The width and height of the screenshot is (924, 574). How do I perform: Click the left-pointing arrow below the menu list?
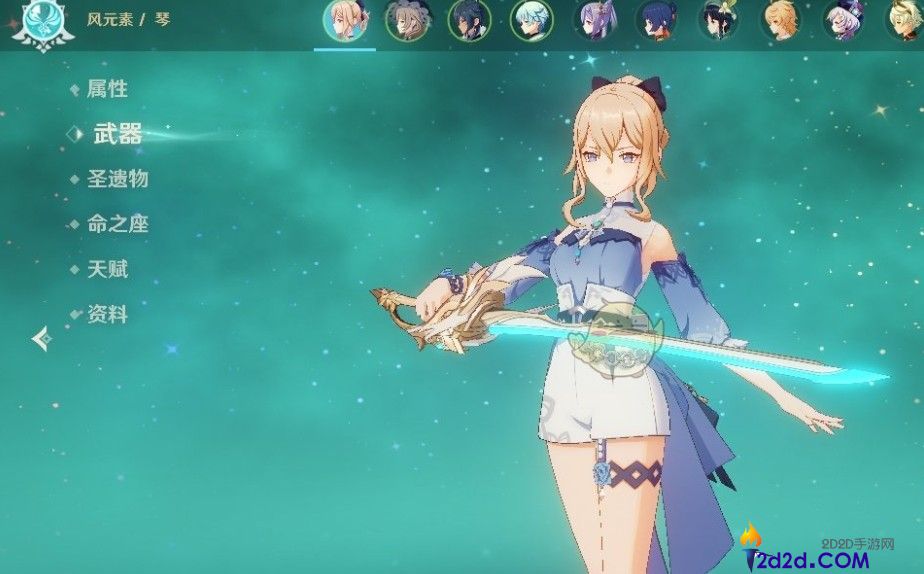(42, 340)
